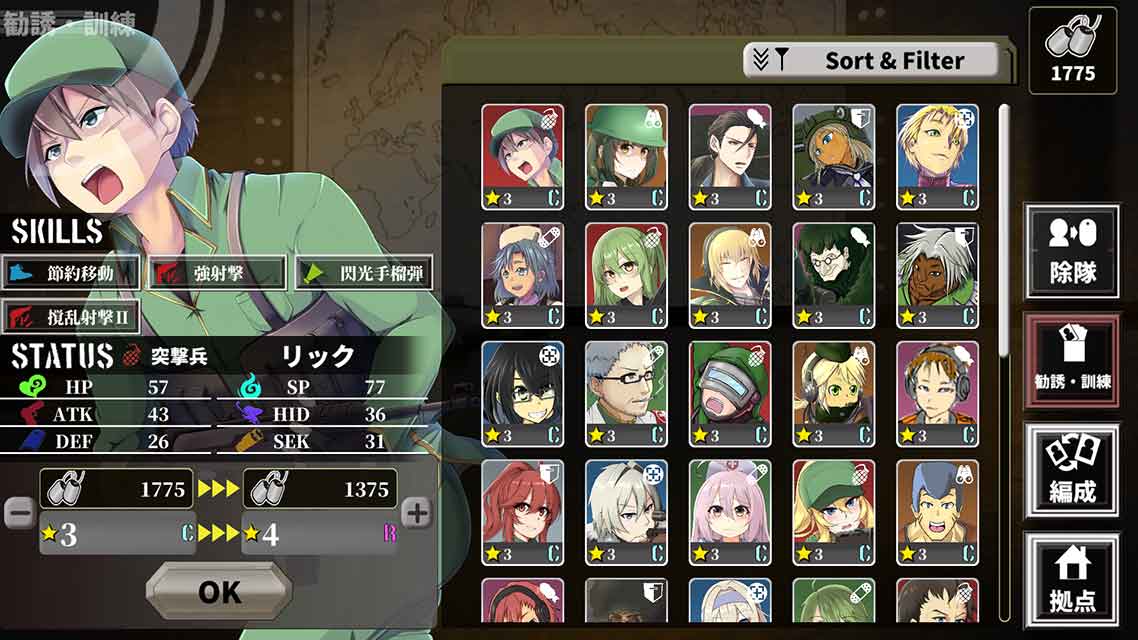View the 閃光手榴弾 skill

point(364,273)
